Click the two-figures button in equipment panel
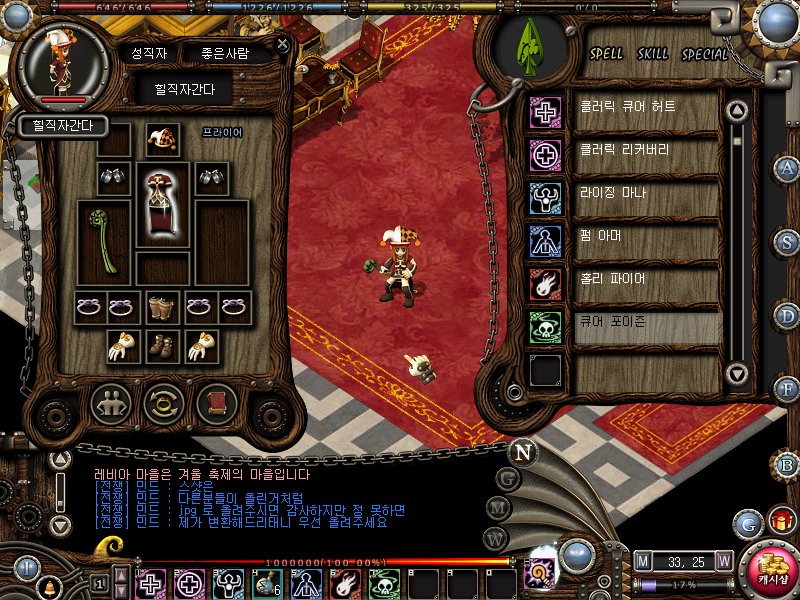800x600 pixels. point(110,404)
